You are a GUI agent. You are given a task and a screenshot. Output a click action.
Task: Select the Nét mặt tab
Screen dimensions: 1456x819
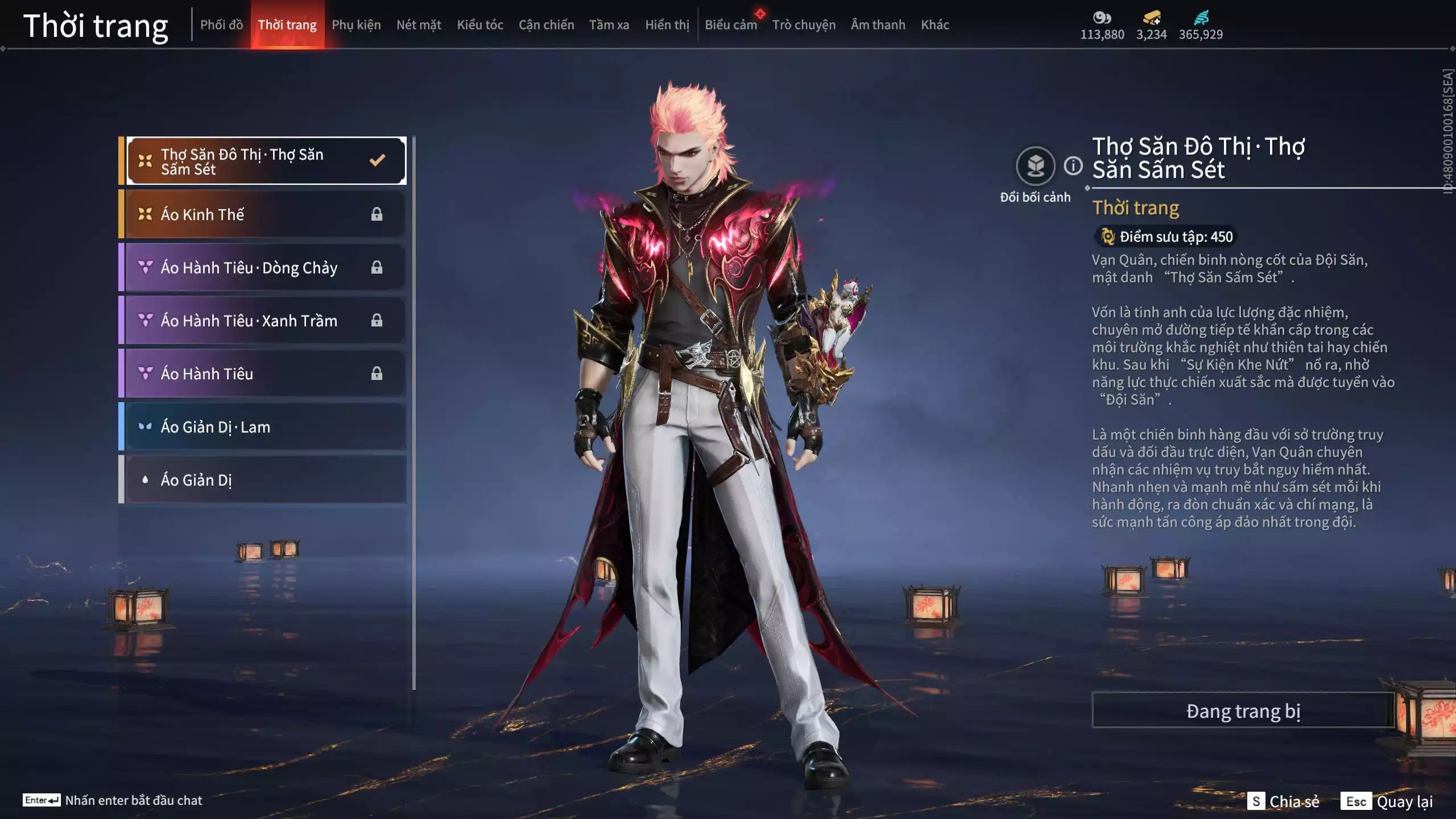click(x=419, y=25)
